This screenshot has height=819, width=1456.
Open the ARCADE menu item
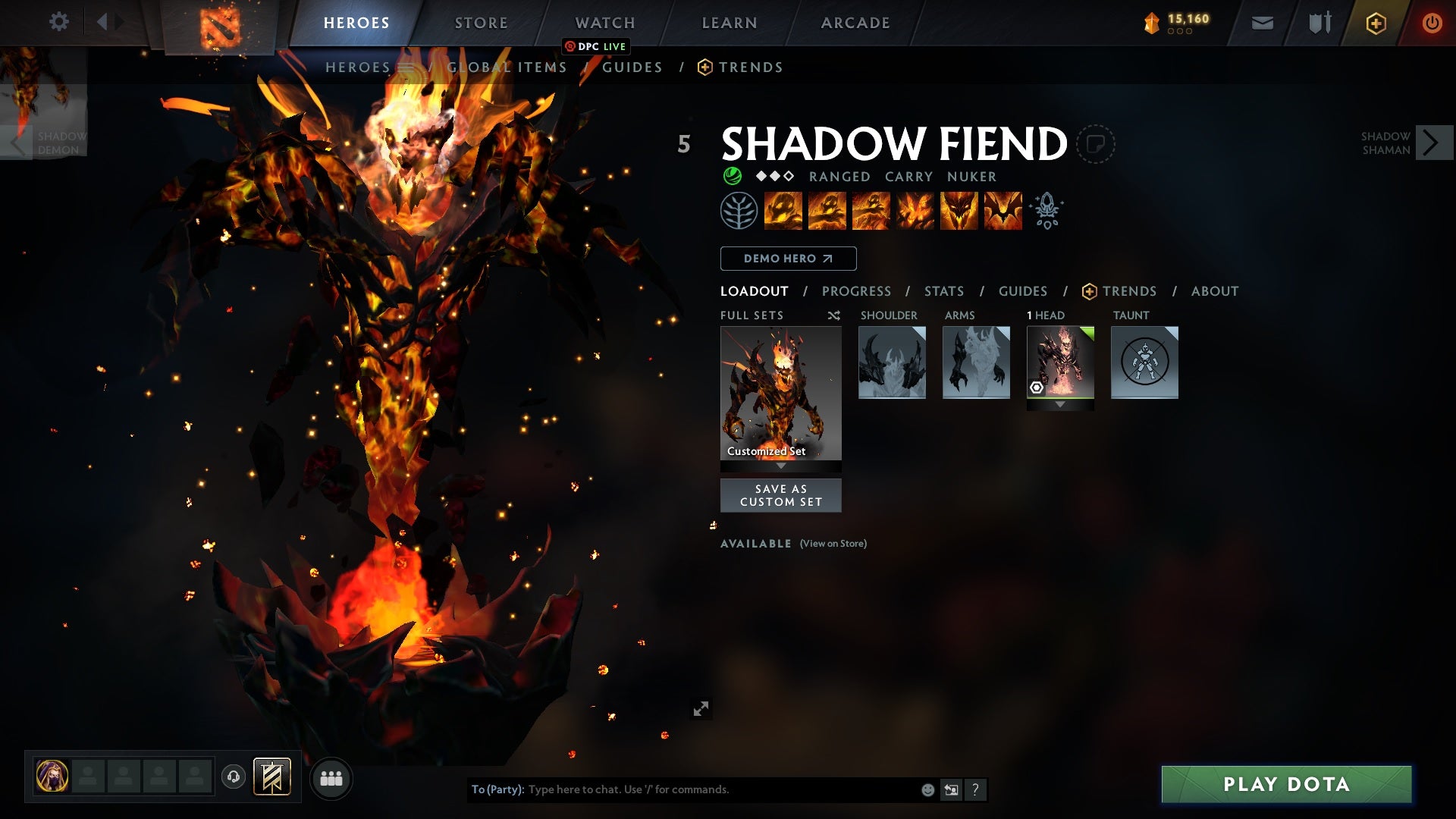pyautogui.click(x=855, y=22)
